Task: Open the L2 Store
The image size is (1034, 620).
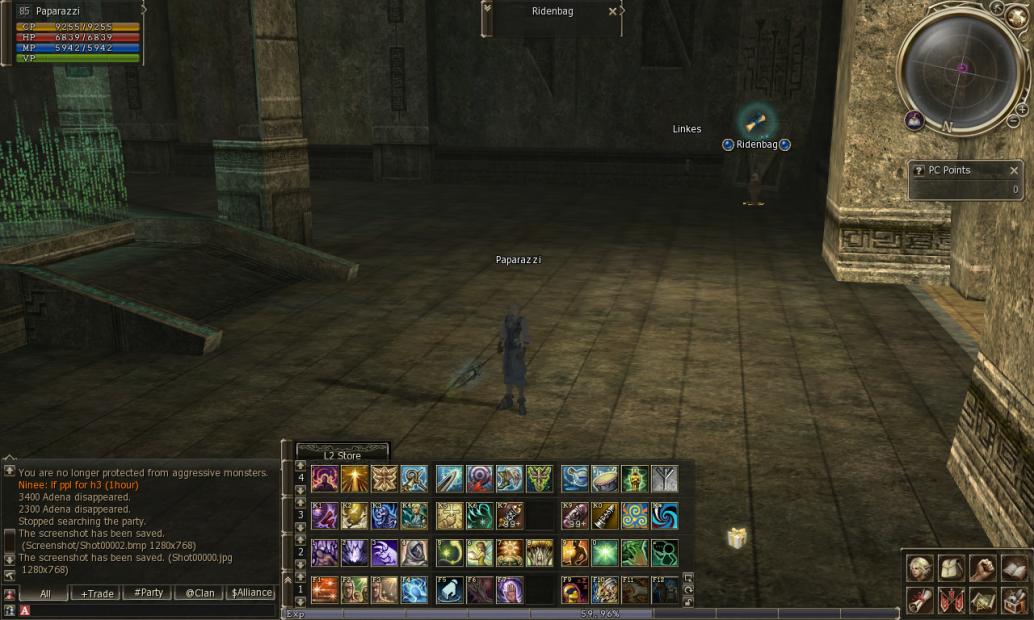Action: (342, 456)
